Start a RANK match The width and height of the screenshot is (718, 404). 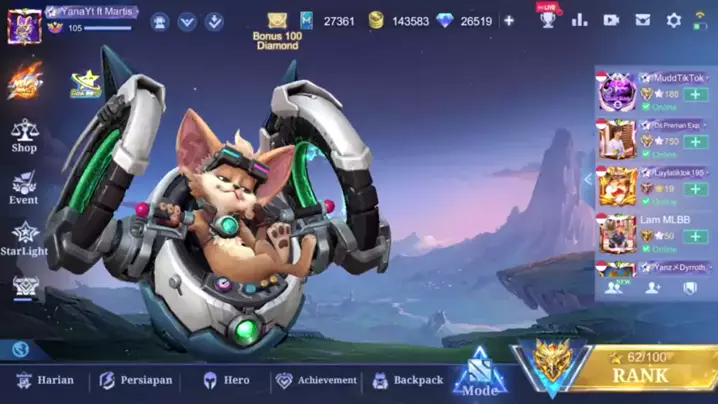[640, 374]
